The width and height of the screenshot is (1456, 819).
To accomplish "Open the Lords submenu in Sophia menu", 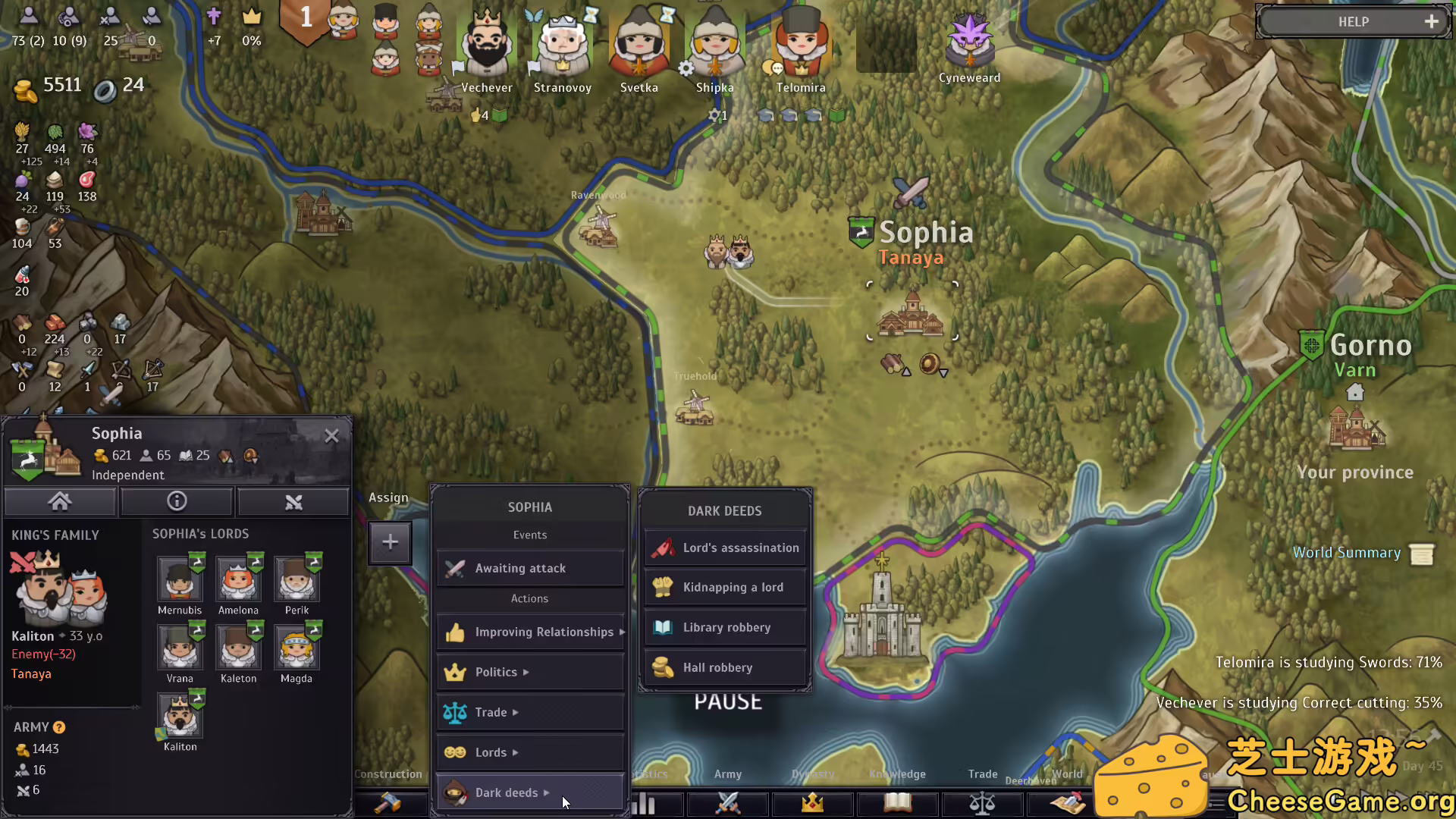I will (x=530, y=752).
